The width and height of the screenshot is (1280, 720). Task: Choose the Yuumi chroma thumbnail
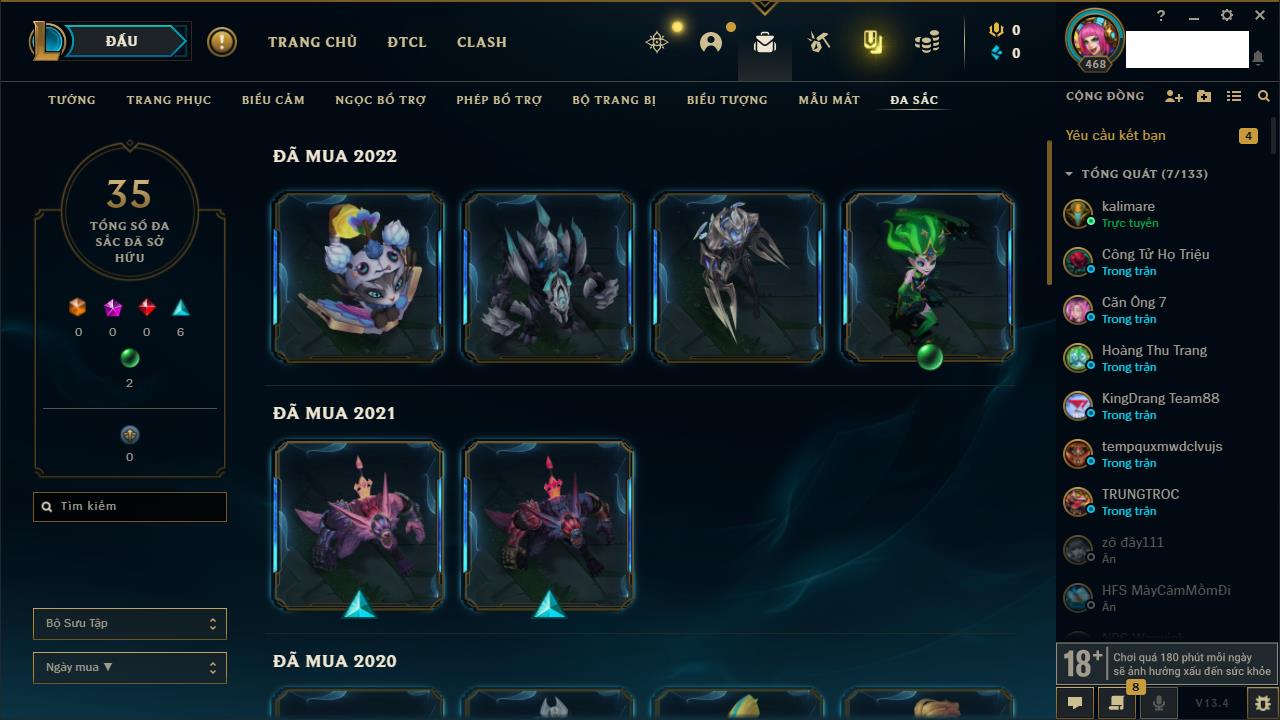click(x=359, y=277)
